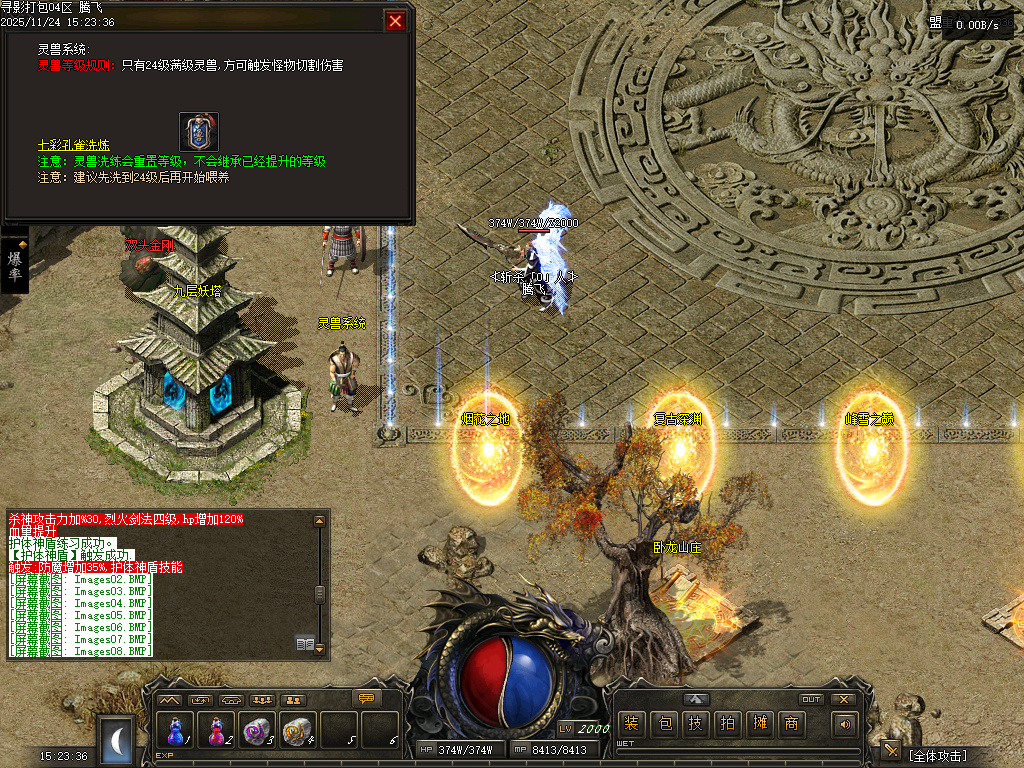Click the OUT logout button

click(x=811, y=699)
